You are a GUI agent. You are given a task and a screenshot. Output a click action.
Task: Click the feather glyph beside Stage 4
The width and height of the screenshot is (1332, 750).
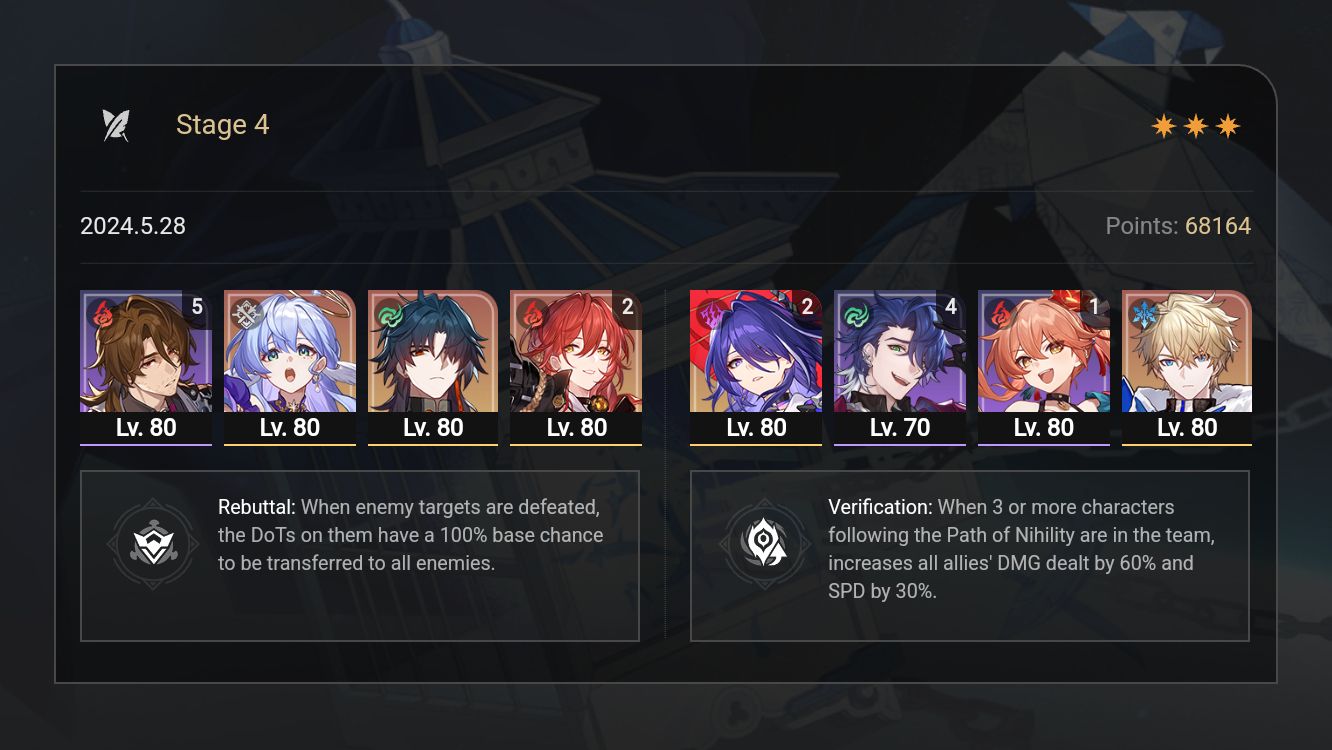pos(117,123)
